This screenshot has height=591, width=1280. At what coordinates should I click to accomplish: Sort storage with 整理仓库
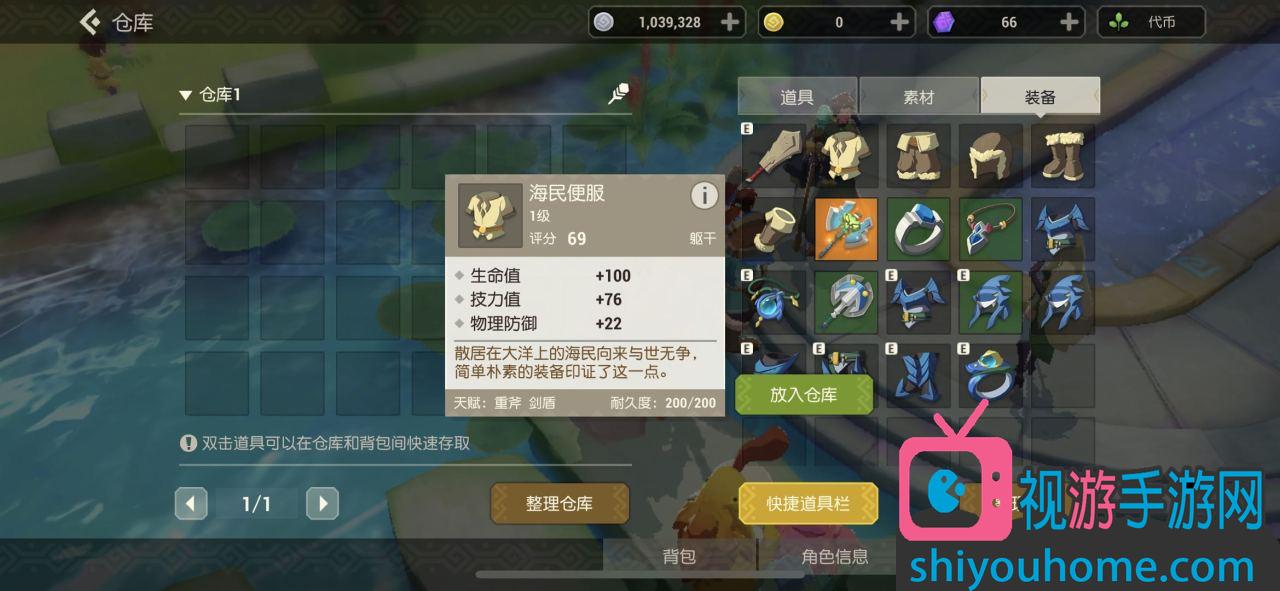click(x=559, y=503)
